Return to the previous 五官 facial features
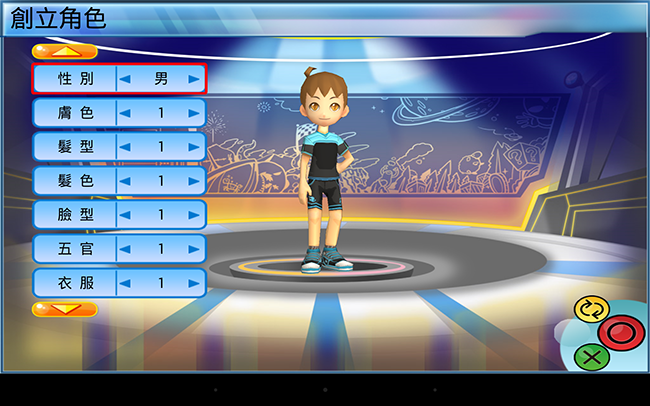 (x=126, y=249)
